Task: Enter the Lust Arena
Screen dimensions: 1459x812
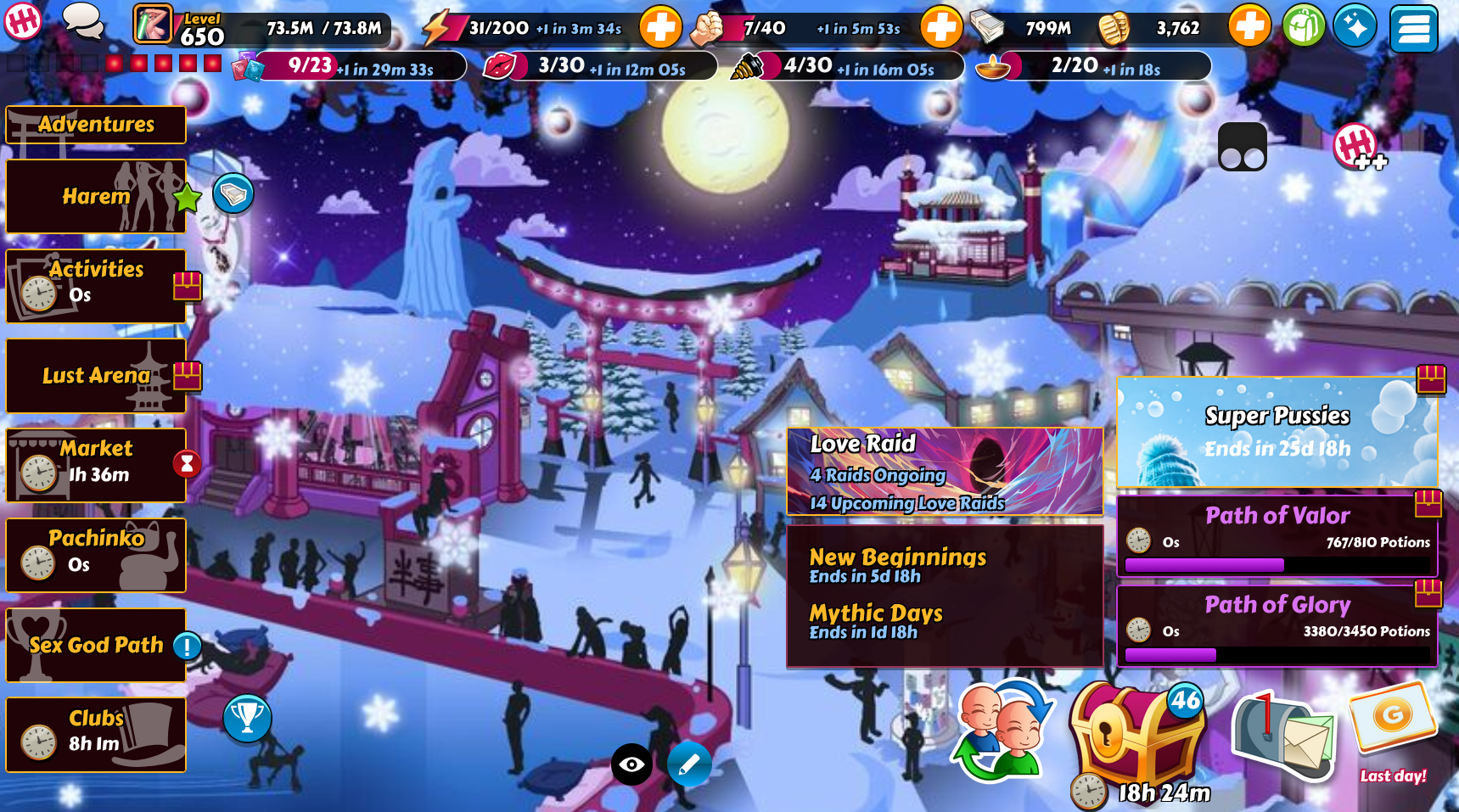Action: pos(96,375)
